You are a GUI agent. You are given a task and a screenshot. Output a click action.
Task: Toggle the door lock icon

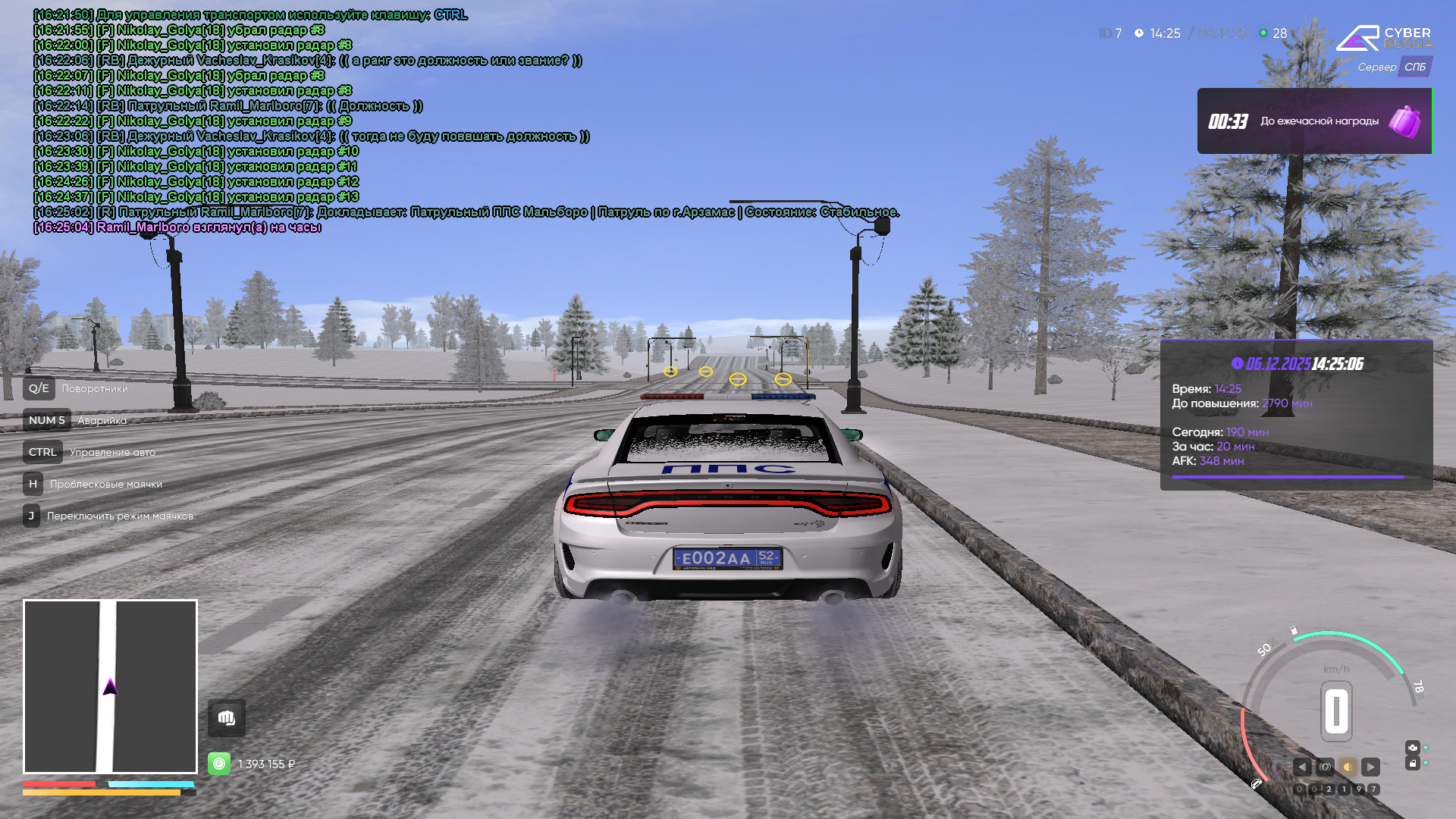tap(1412, 764)
